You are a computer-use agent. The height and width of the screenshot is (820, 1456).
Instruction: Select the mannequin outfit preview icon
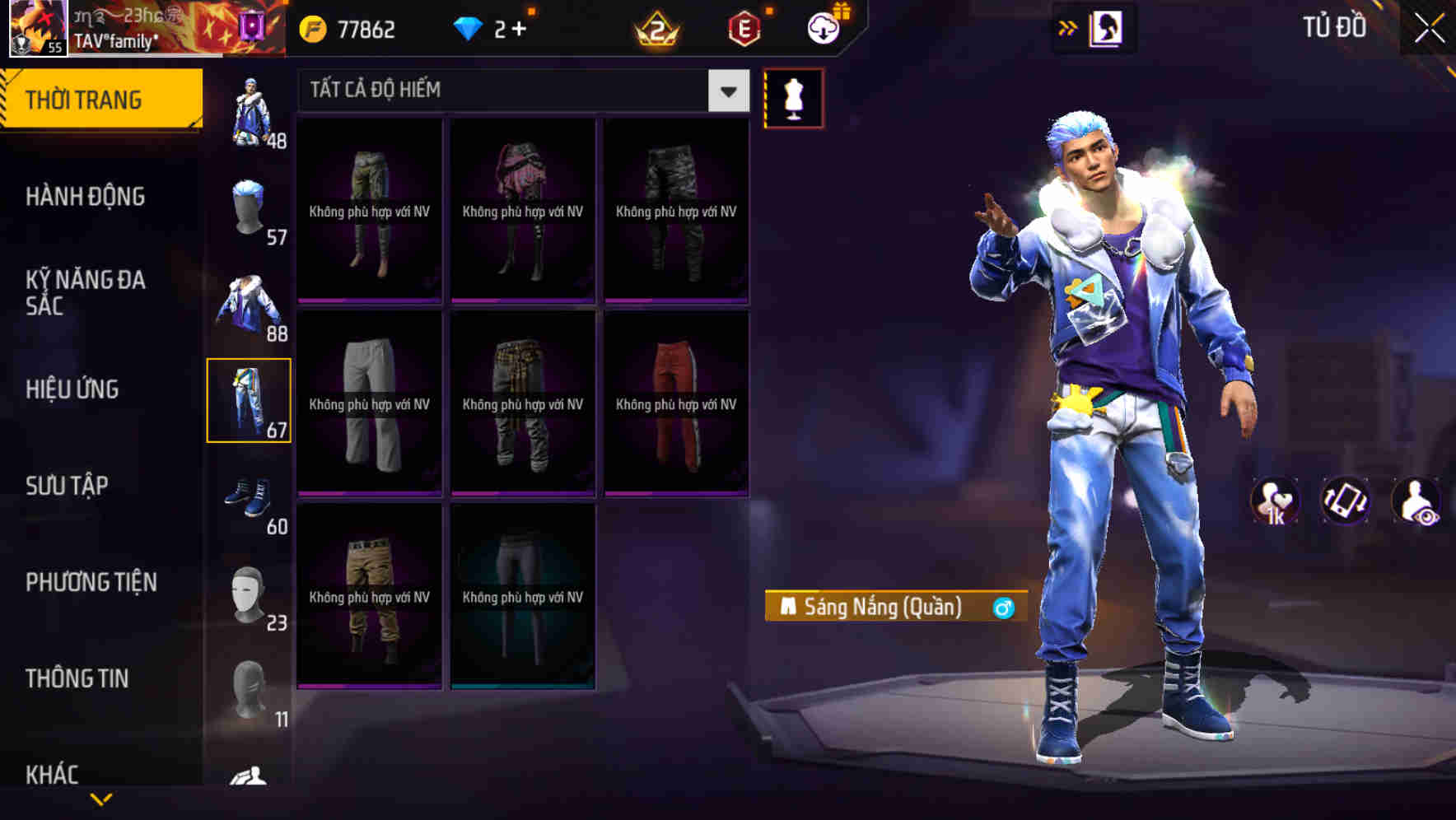[795, 99]
